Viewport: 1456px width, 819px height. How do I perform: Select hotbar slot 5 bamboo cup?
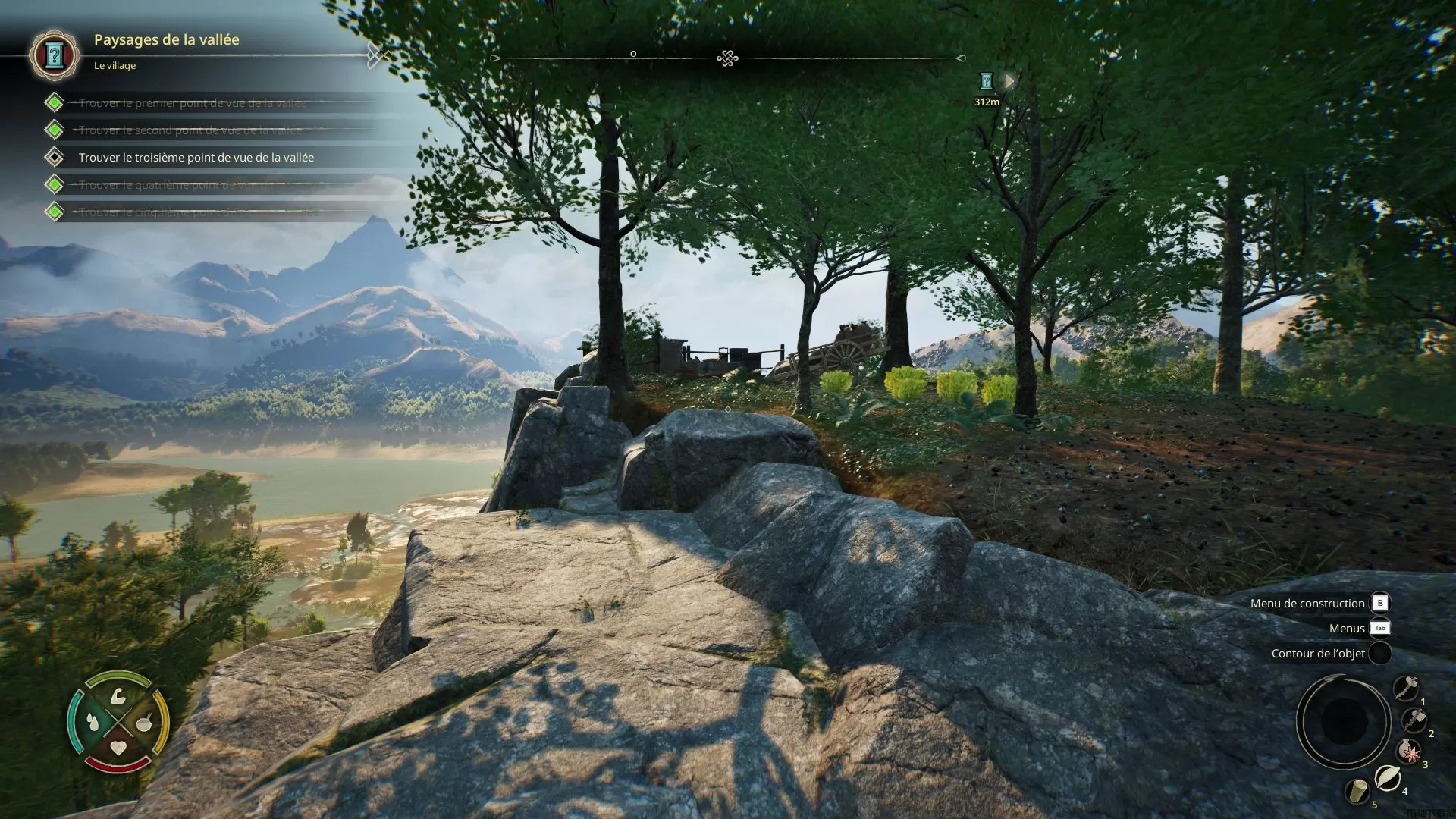click(1357, 791)
